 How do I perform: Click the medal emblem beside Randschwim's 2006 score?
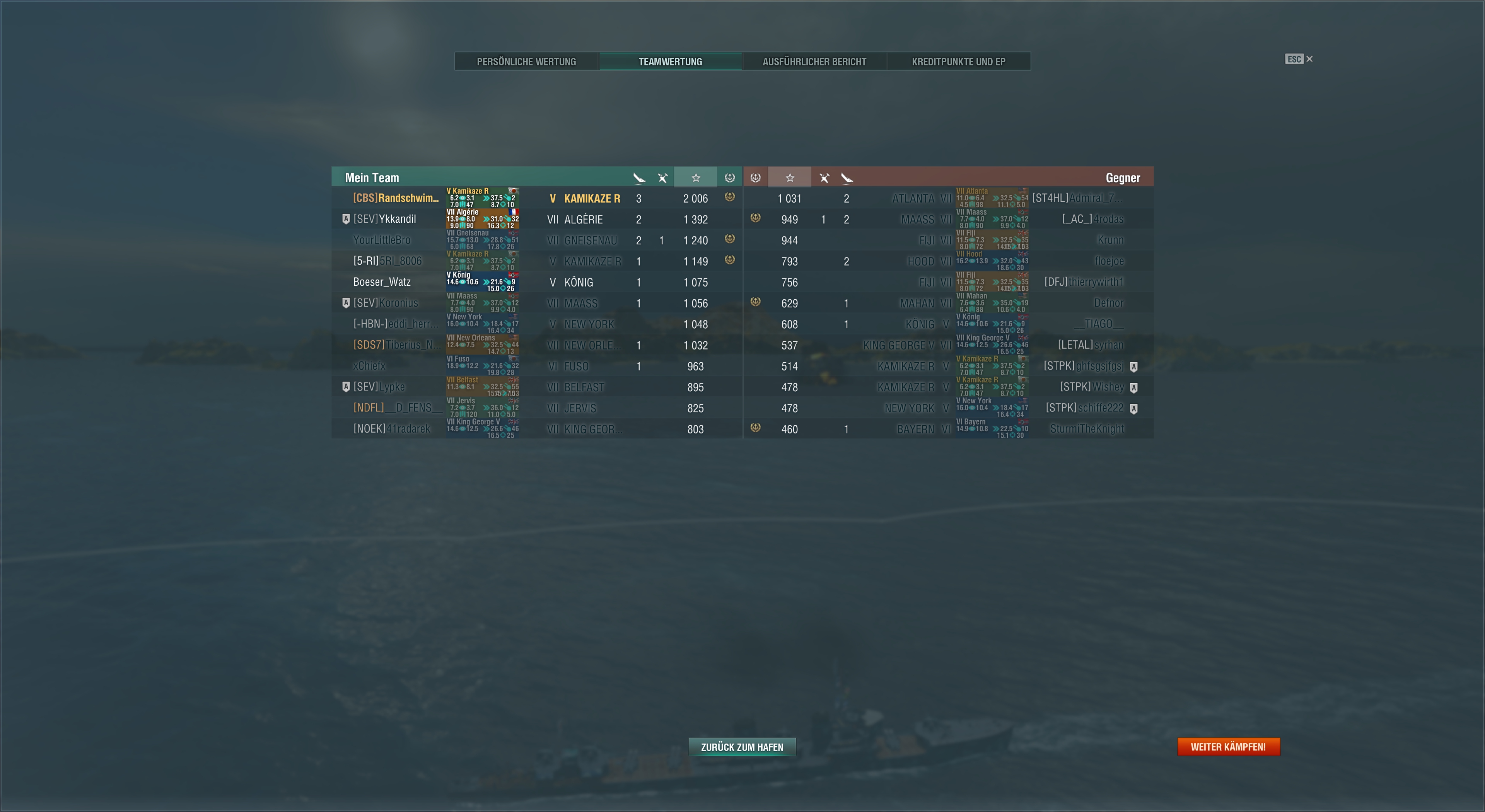click(730, 197)
